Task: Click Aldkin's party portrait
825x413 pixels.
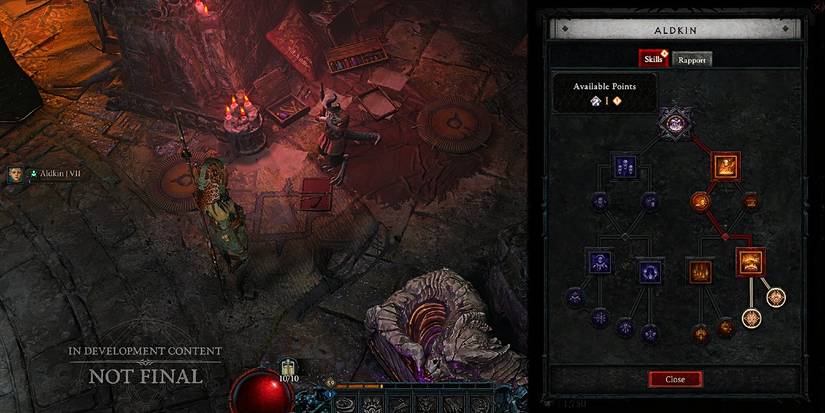Action: 15,174
